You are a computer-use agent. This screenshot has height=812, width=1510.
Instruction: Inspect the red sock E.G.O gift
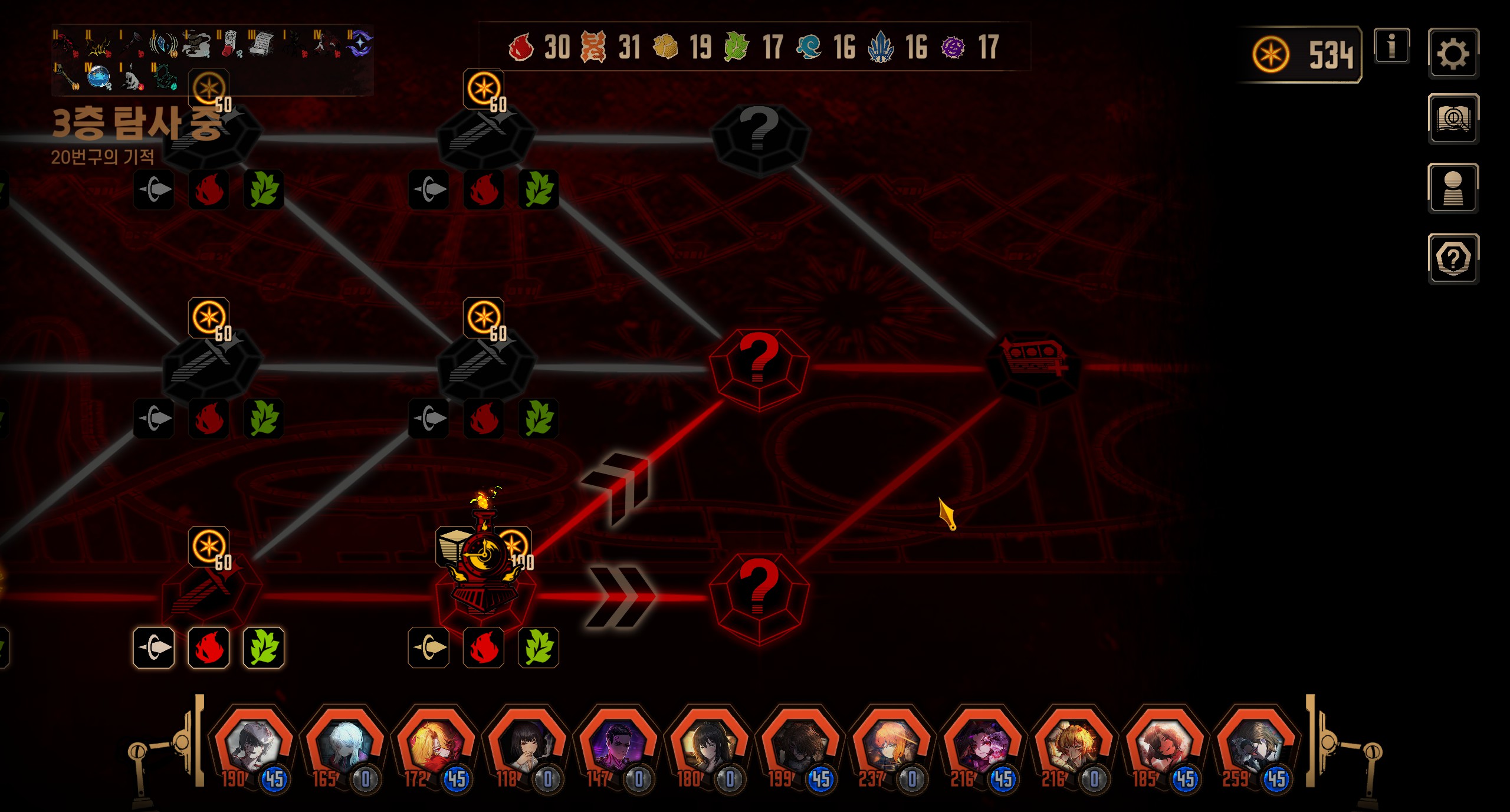pyautogui.click(x=230, y=44)
